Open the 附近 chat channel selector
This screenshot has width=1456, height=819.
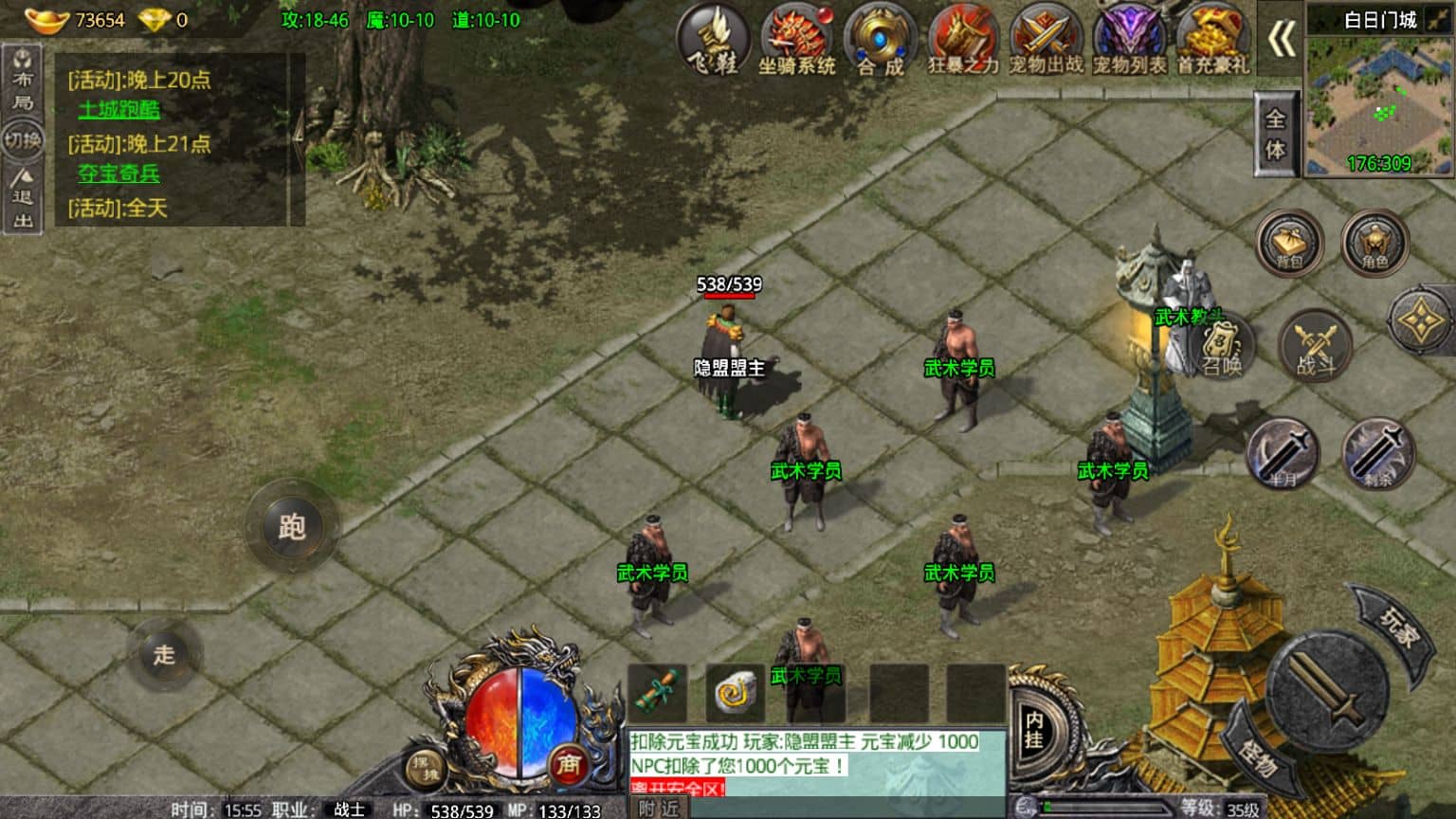pyautogui.click(x=658, y=807)
